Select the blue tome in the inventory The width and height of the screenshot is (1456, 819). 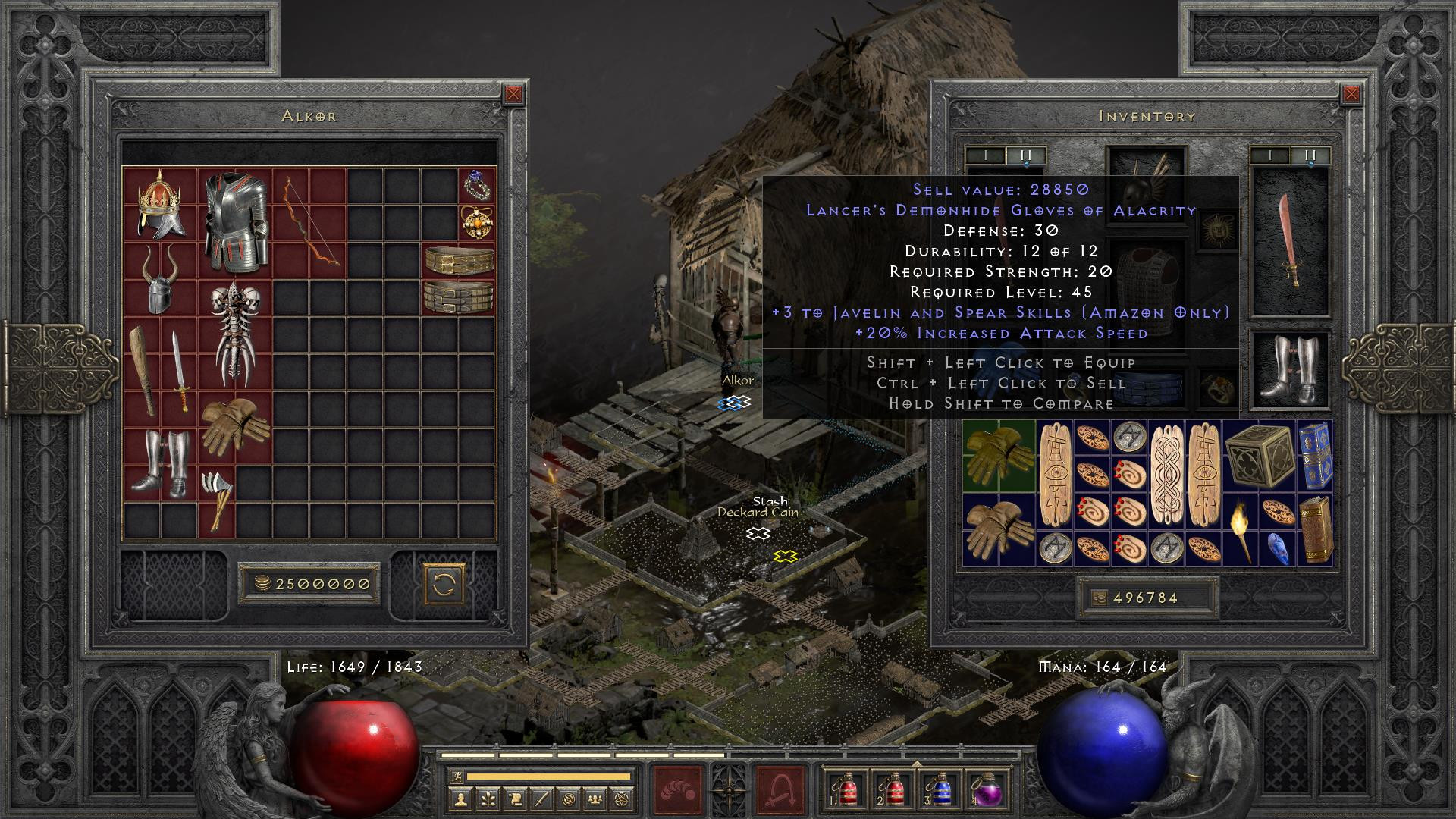(x=1314, y=455)
